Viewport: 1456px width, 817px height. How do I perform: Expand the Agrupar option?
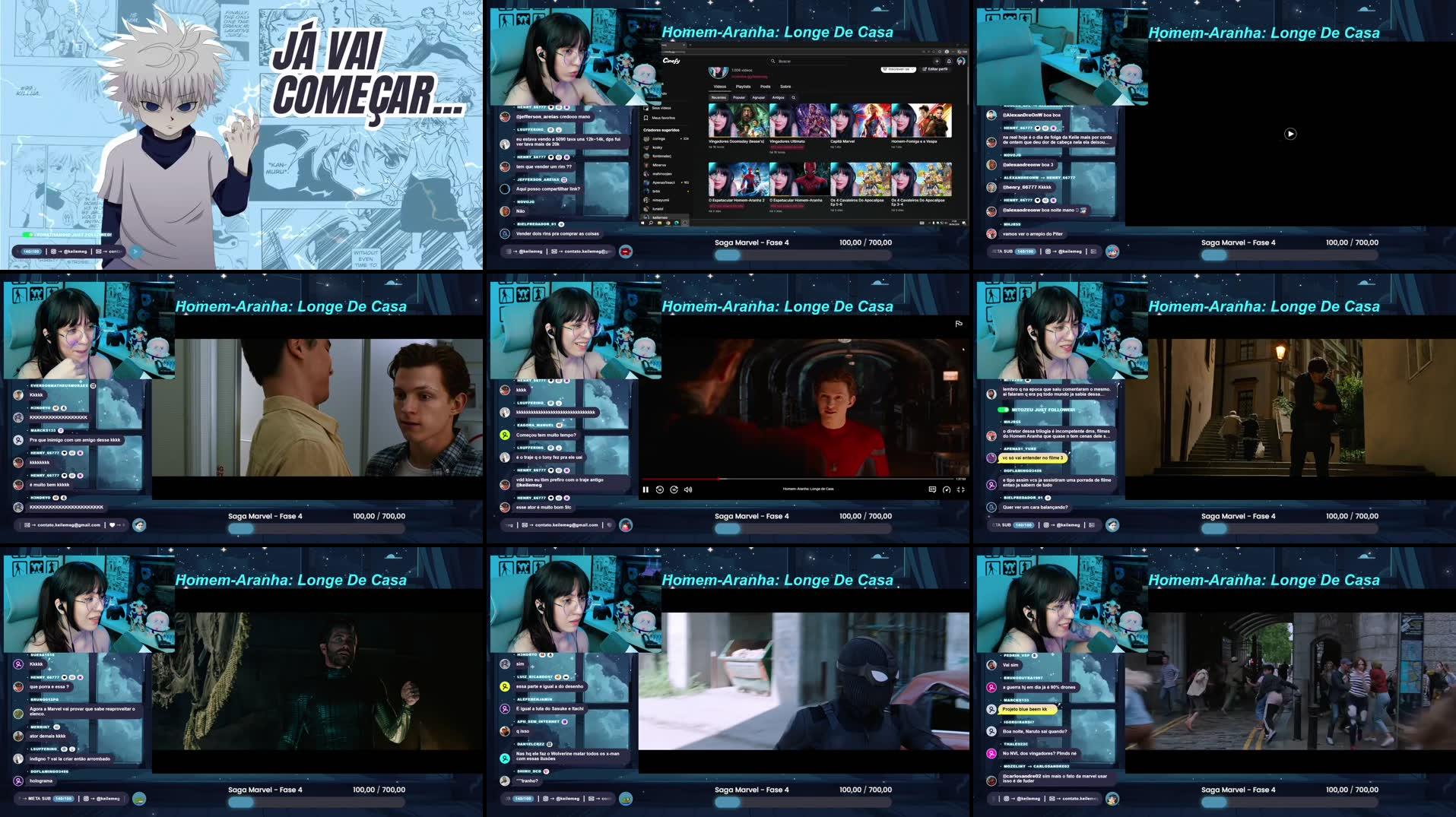coord(759,97)
